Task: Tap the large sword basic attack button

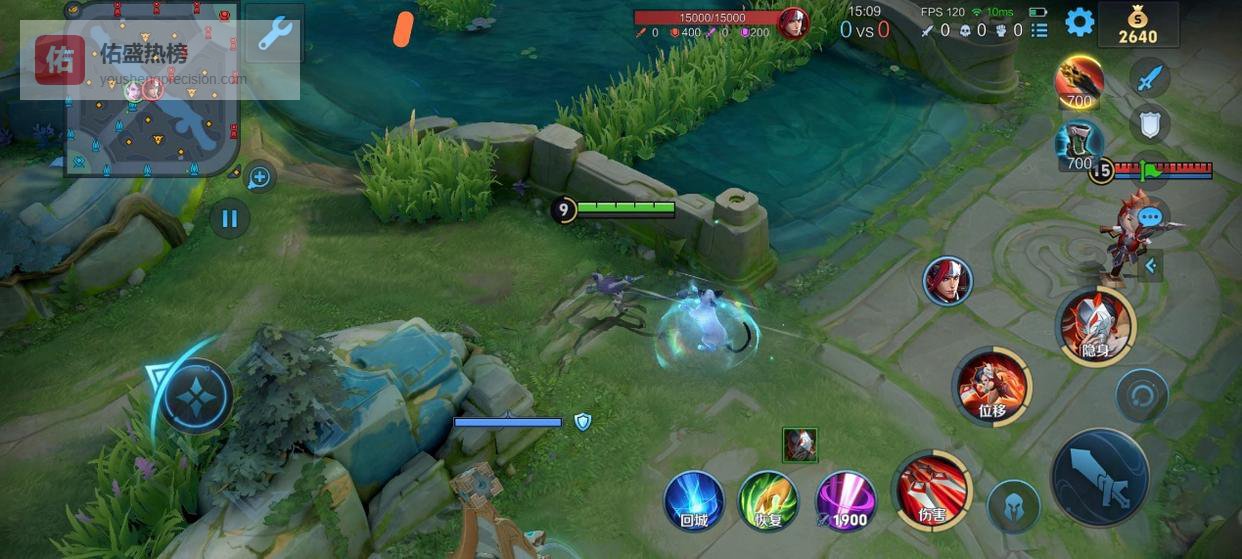Action: click(x=1100, y=478)
